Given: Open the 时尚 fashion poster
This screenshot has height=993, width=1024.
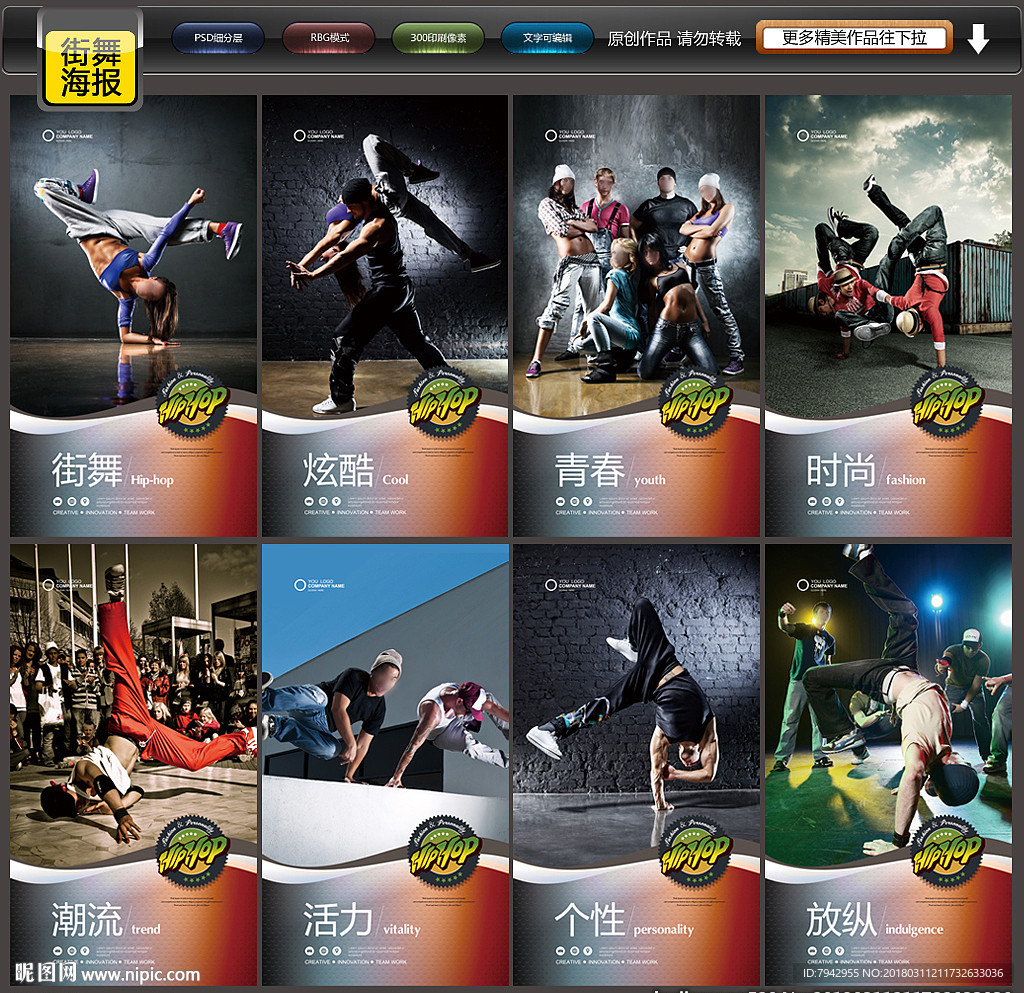Looking at the screenshot, I should 888,316.
